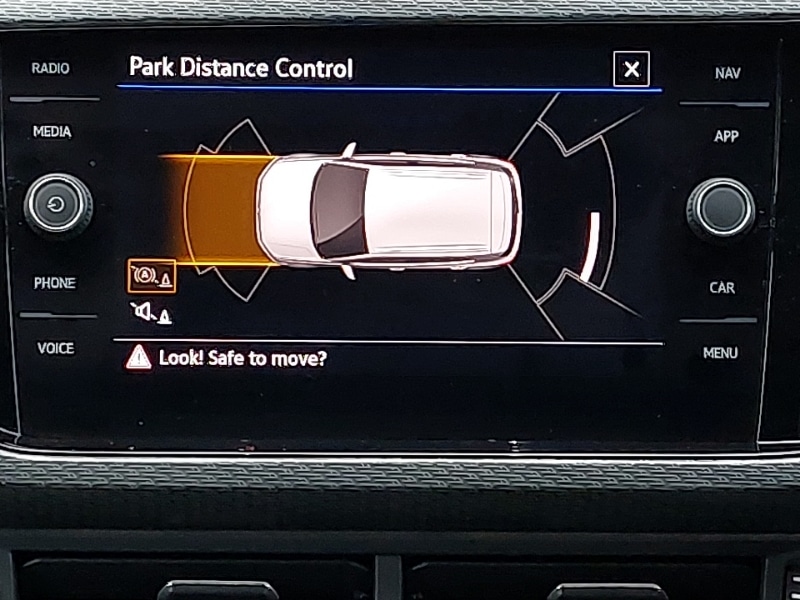
Task: Toggle the orange-boxed maneuver braking icon
Action: [x=151, y=275]
